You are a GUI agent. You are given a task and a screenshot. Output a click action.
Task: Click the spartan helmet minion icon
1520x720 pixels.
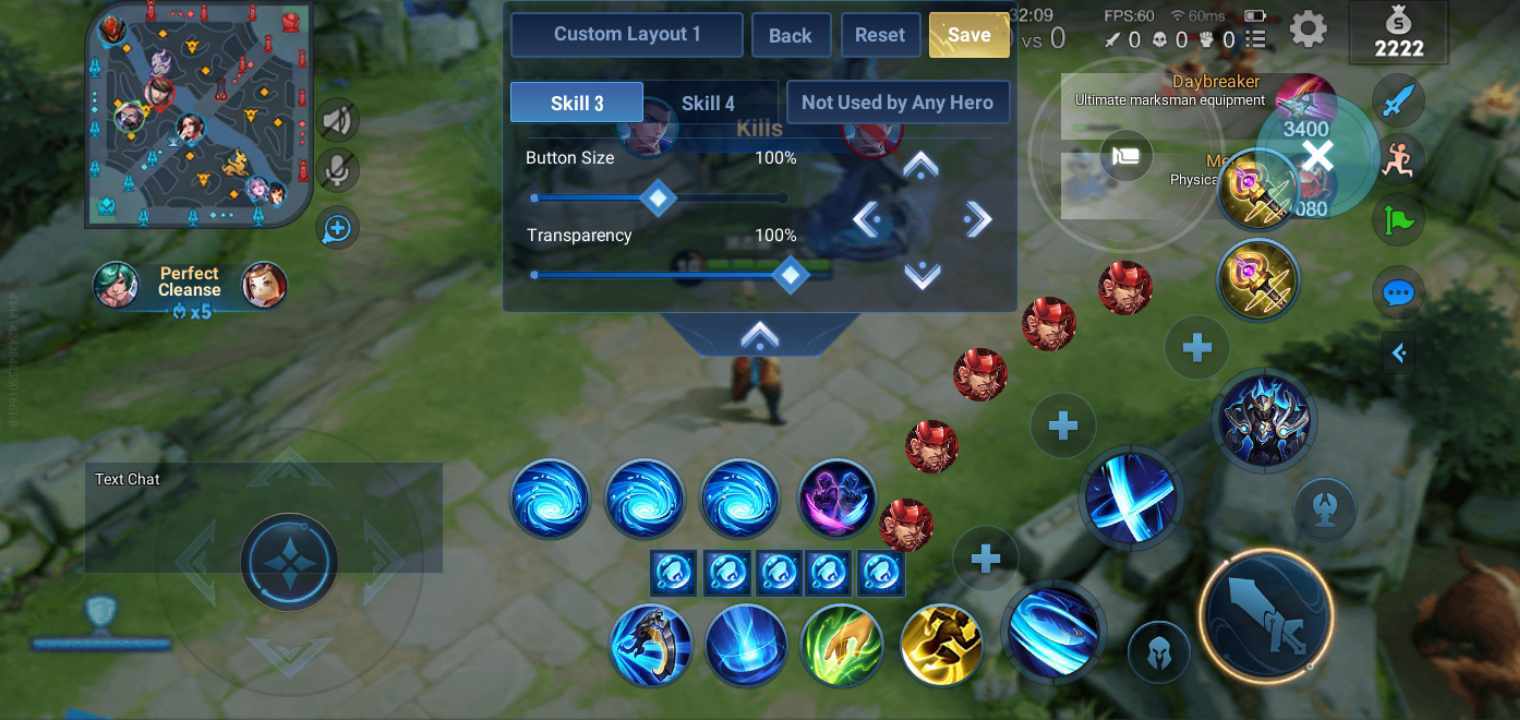[x=1158, y=651]
